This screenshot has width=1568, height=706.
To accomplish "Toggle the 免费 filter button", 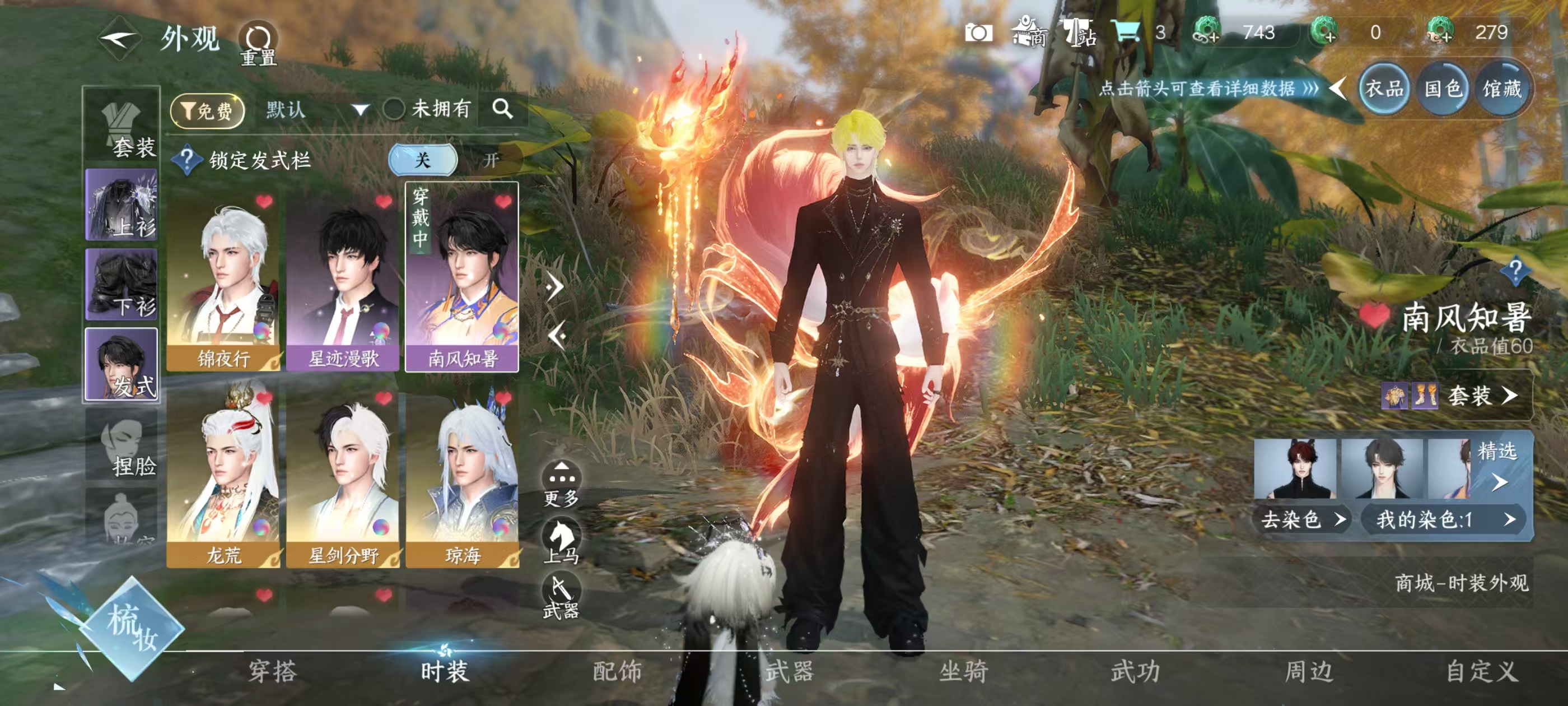I will 208,110.
